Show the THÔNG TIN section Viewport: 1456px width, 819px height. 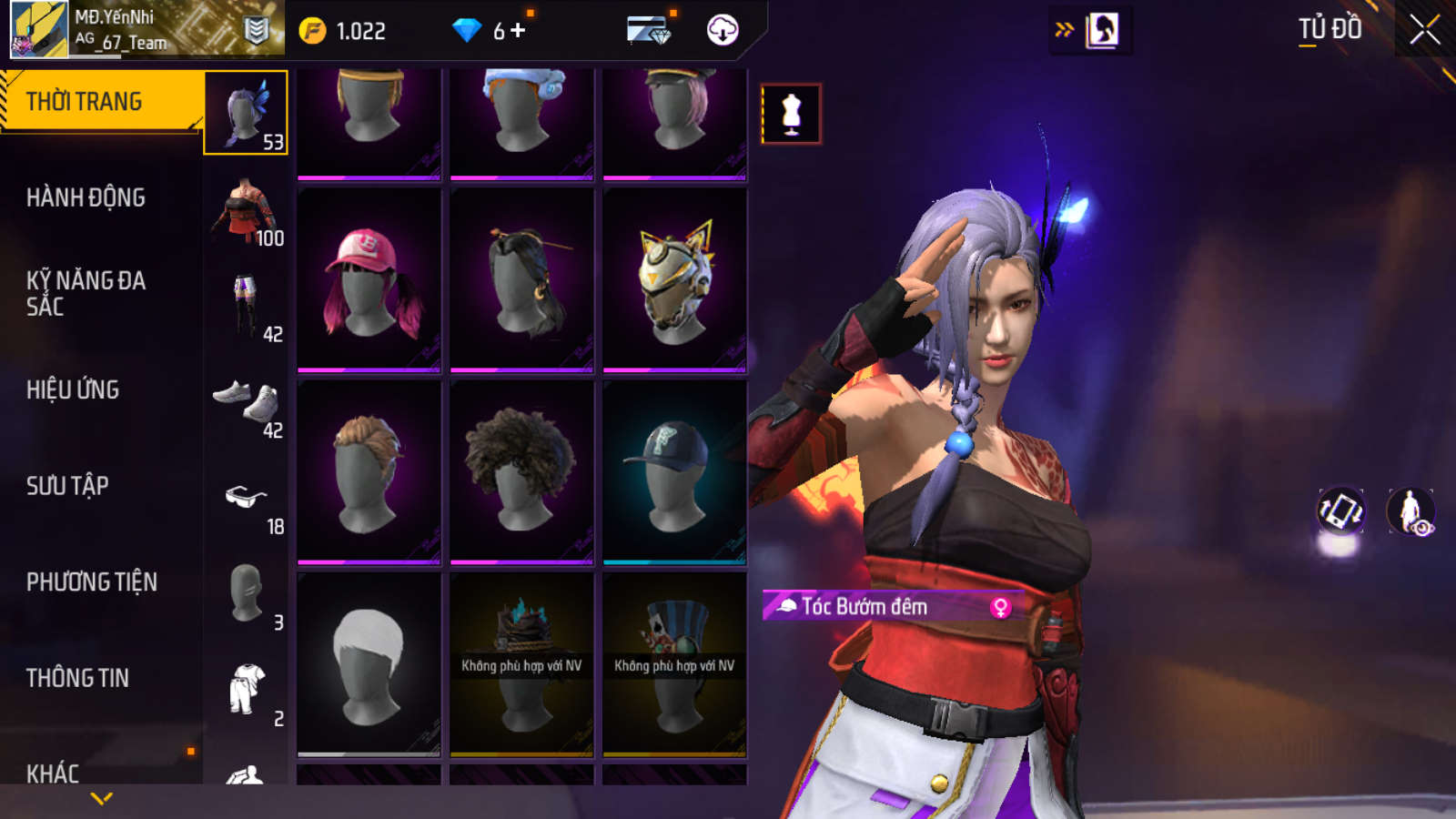click(x=77, y=678)
